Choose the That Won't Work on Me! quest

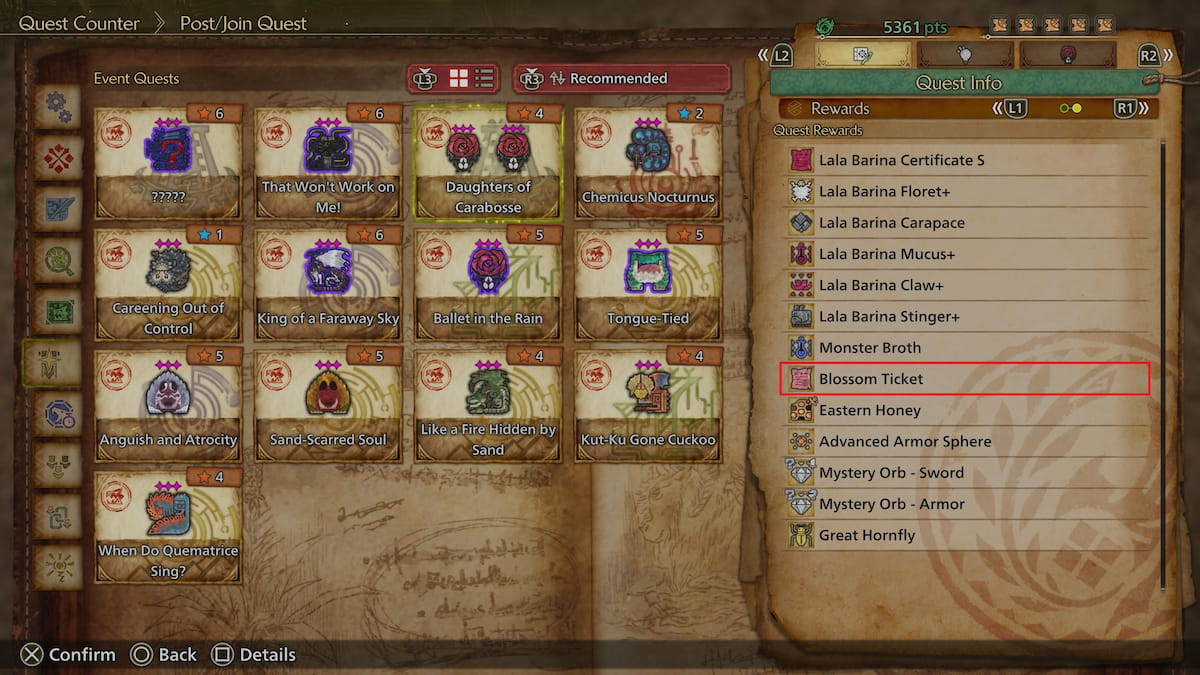pyautogui.click(x=328, y=162)
